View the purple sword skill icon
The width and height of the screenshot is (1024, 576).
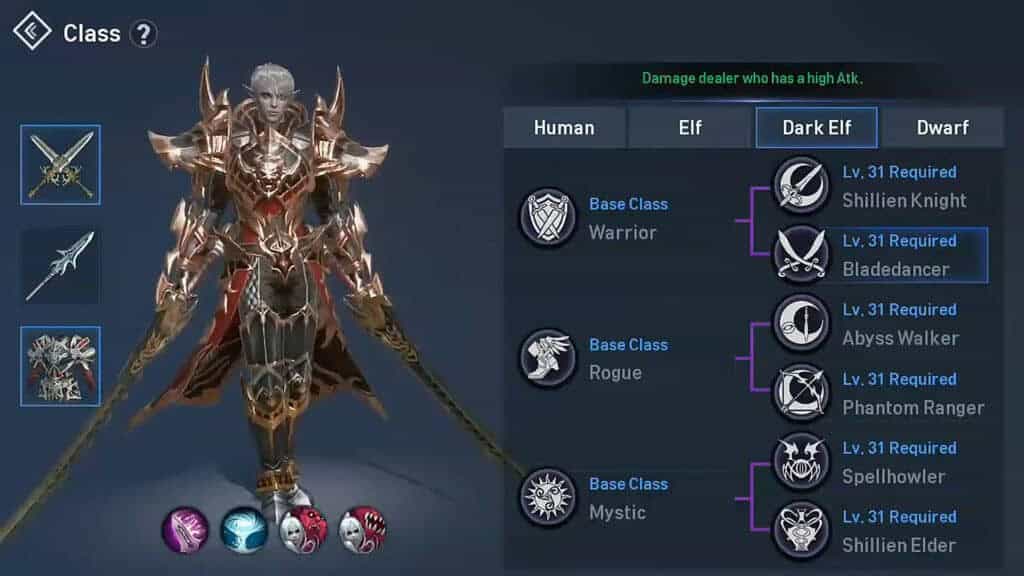click(x=186, y=529)
